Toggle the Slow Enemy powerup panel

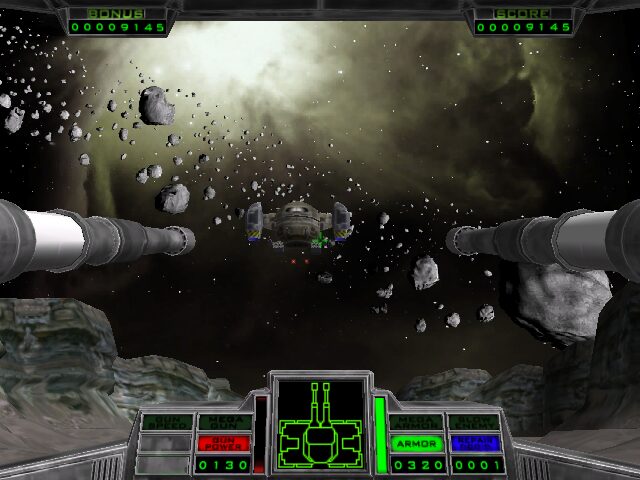click(x=474, y=422)
